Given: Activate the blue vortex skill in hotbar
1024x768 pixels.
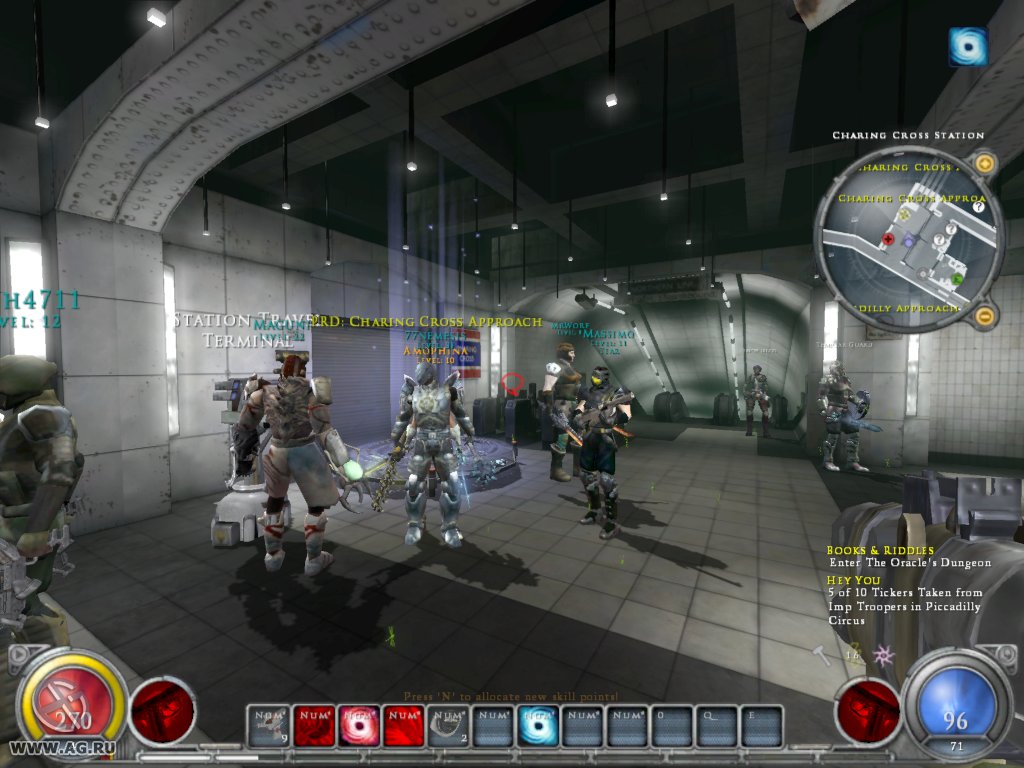Looking at the screenshot, I should pyautogui.click(x=537, y=726).
